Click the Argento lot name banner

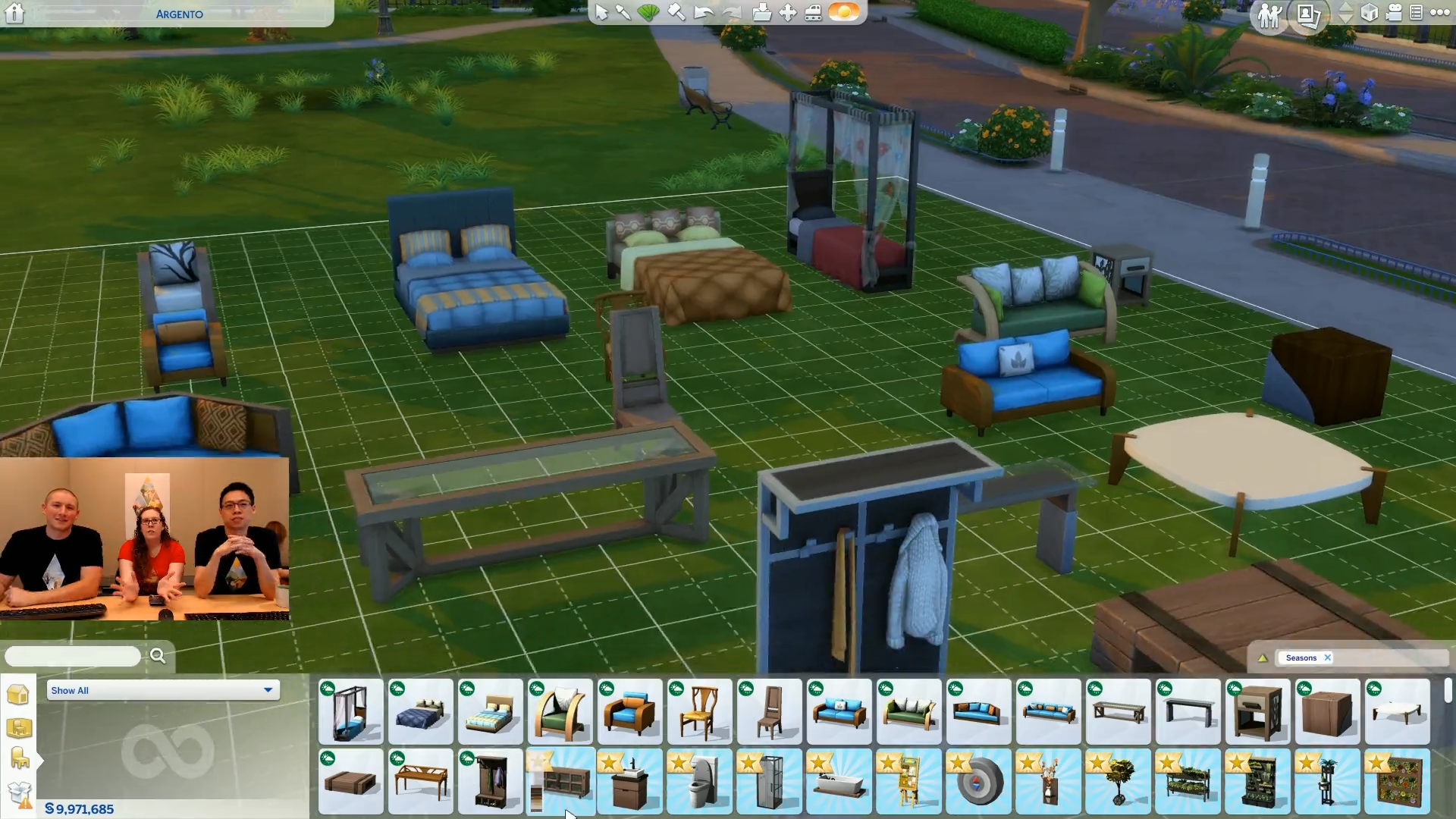pos(178,14)
